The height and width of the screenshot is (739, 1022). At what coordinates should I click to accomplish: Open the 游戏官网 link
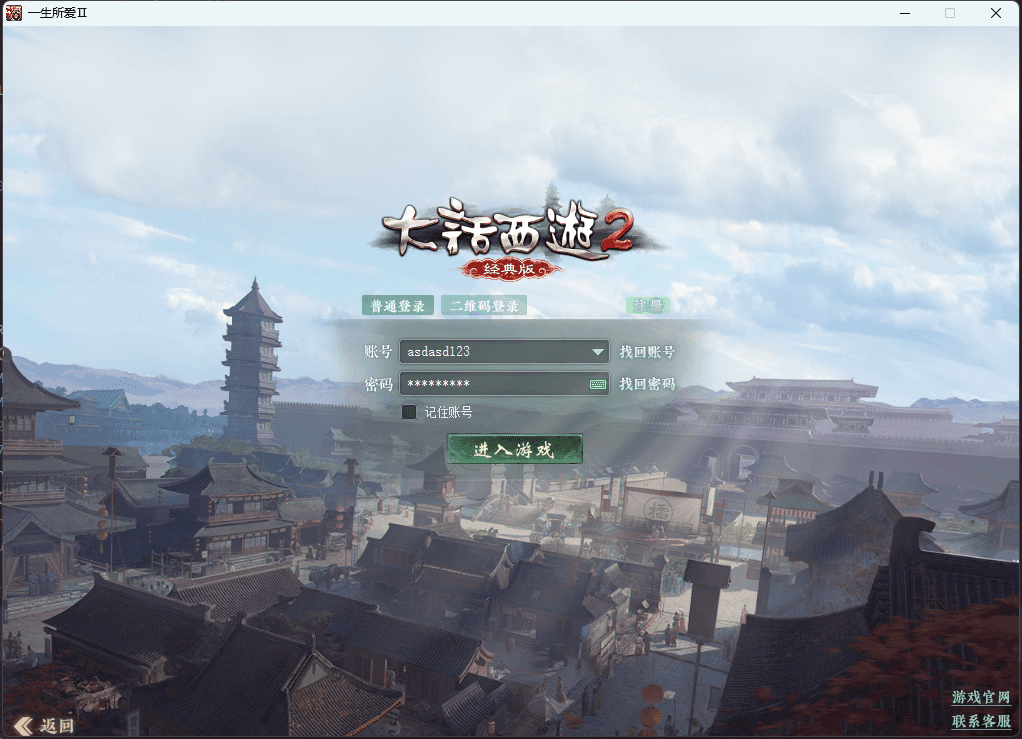[980, 697]
